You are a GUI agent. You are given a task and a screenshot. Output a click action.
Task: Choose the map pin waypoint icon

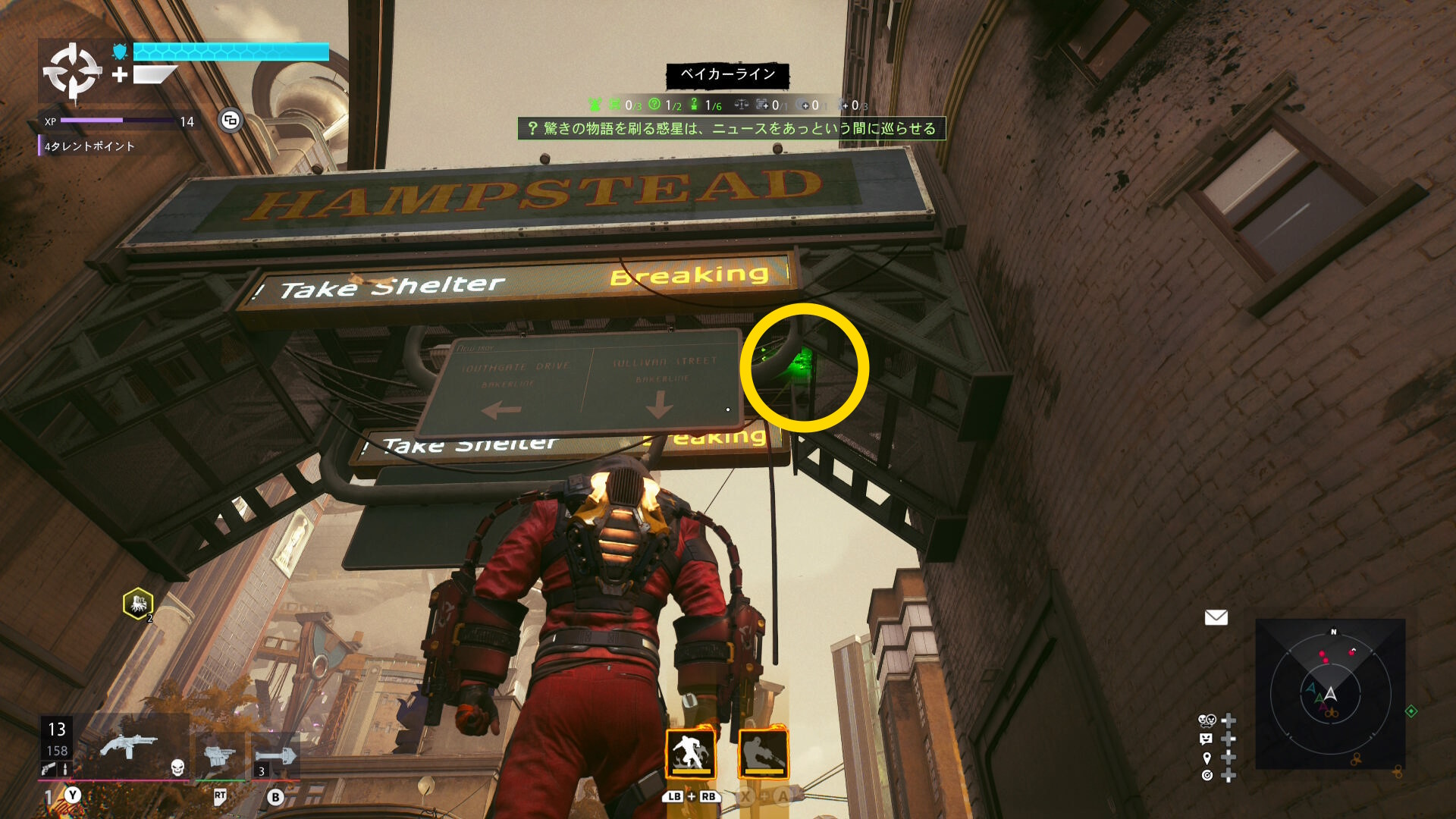(1207, 758)
